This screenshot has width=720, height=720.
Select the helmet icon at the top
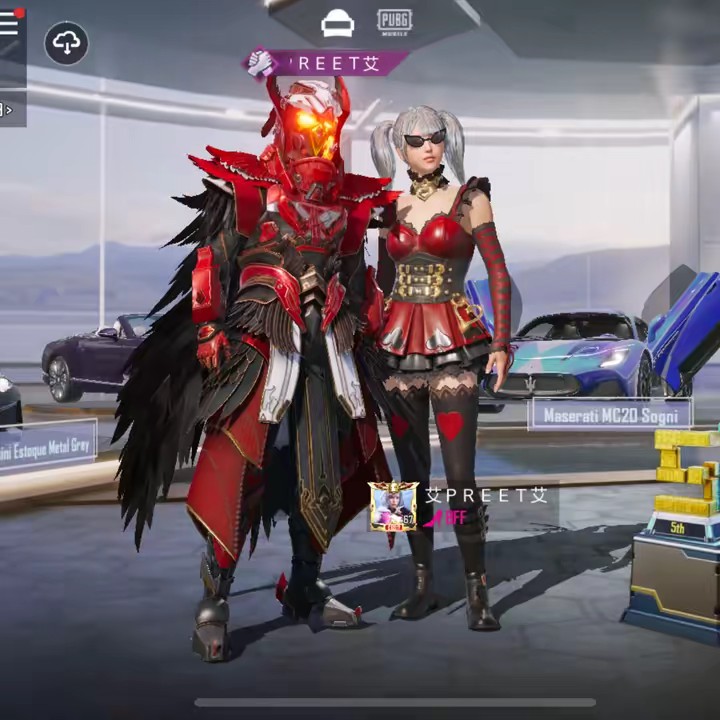[337, 24]
